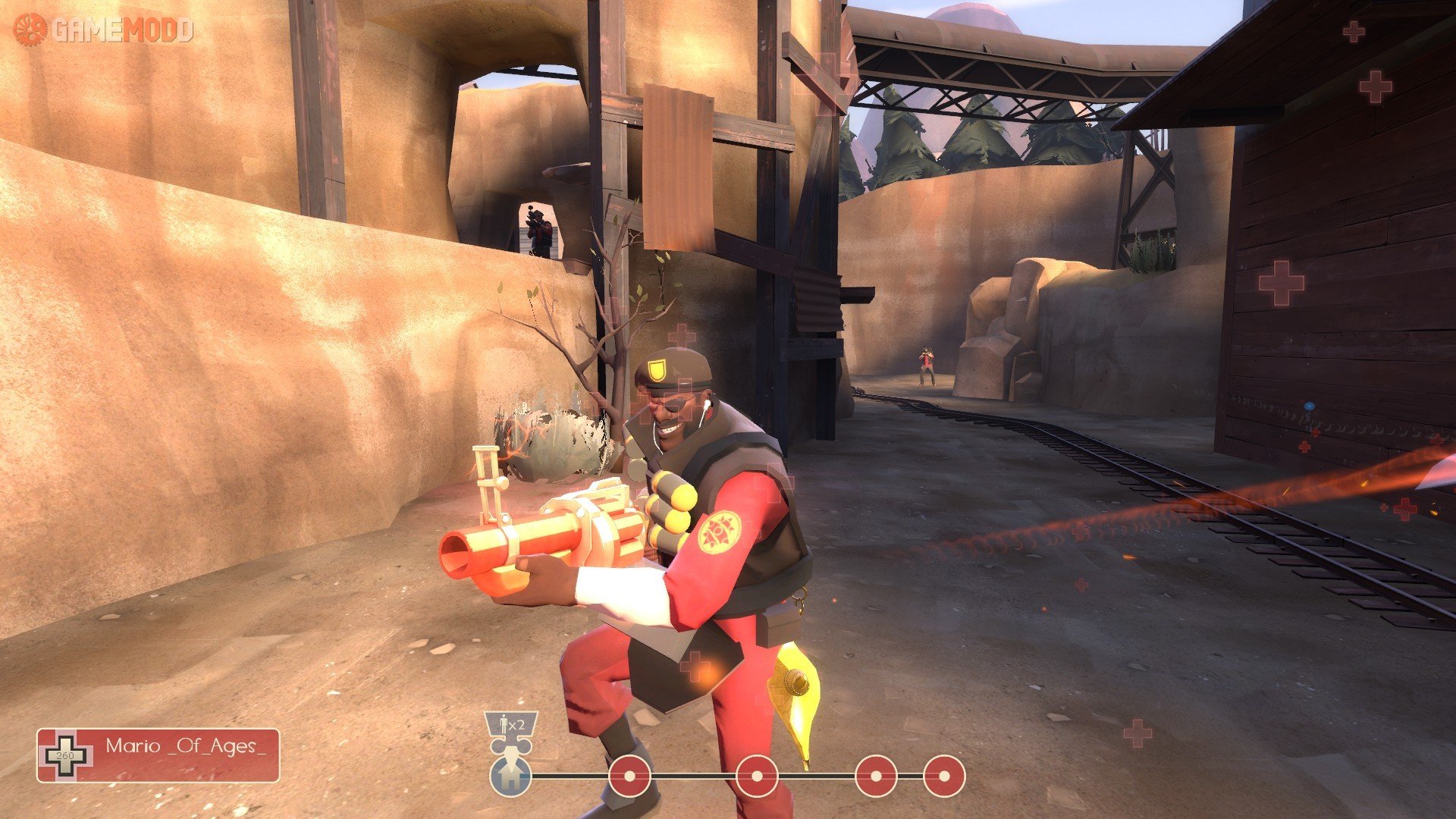The width and height of the screenshot is (1456, 819).
Task: Click the x2 cart pushers indicator
Action: (511, 726)
